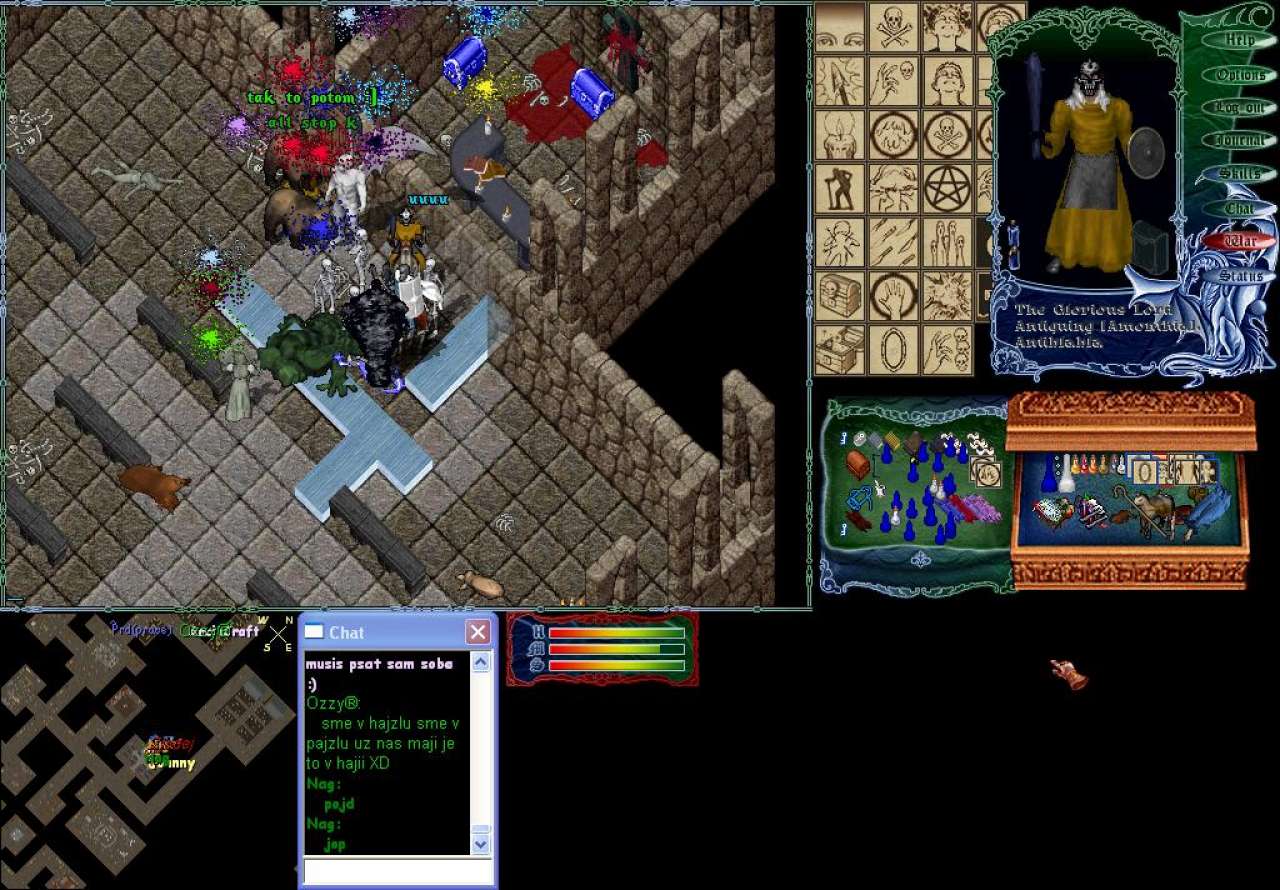Click the chat text input field

click(x=398, y=871)
